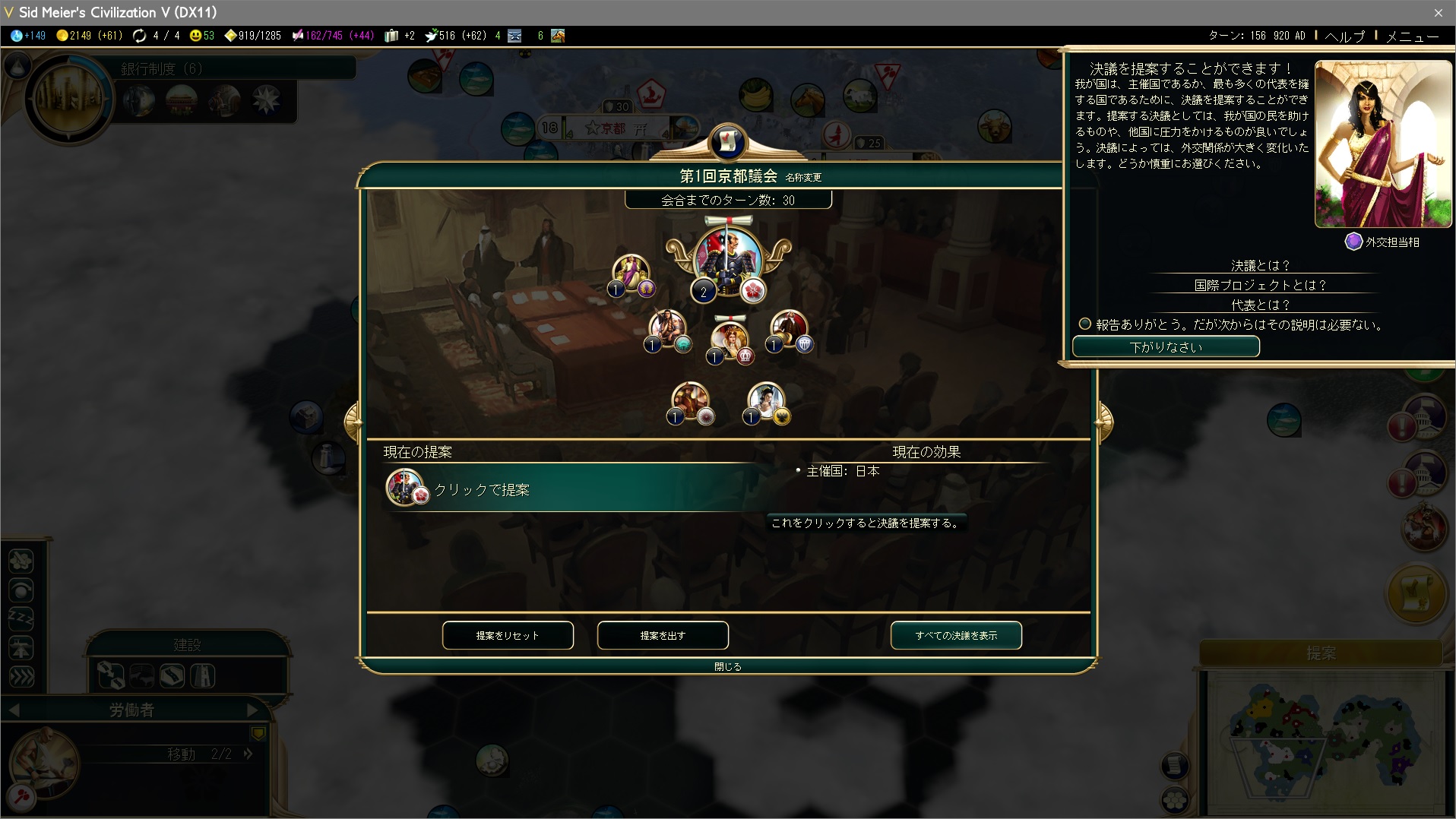Submit proposals with 提案を出す

[663, 635]
